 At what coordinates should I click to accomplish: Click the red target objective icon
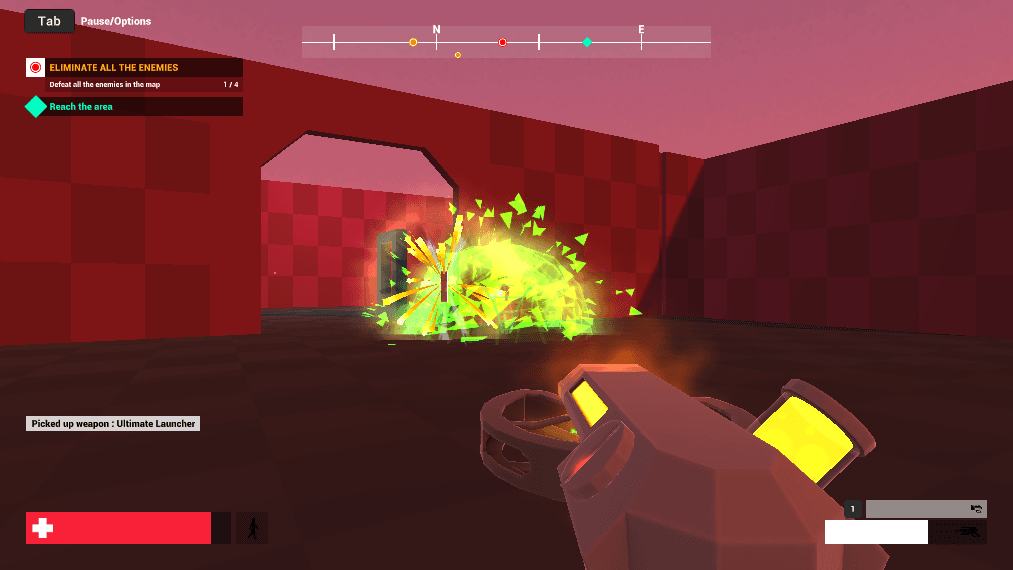36,68
